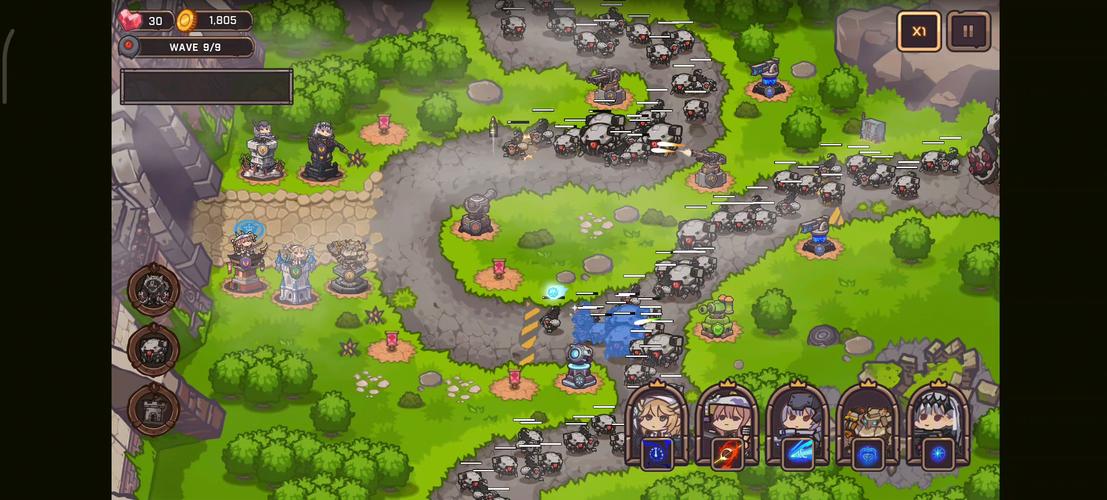Select the blonde hero portrait

point(657,411)
